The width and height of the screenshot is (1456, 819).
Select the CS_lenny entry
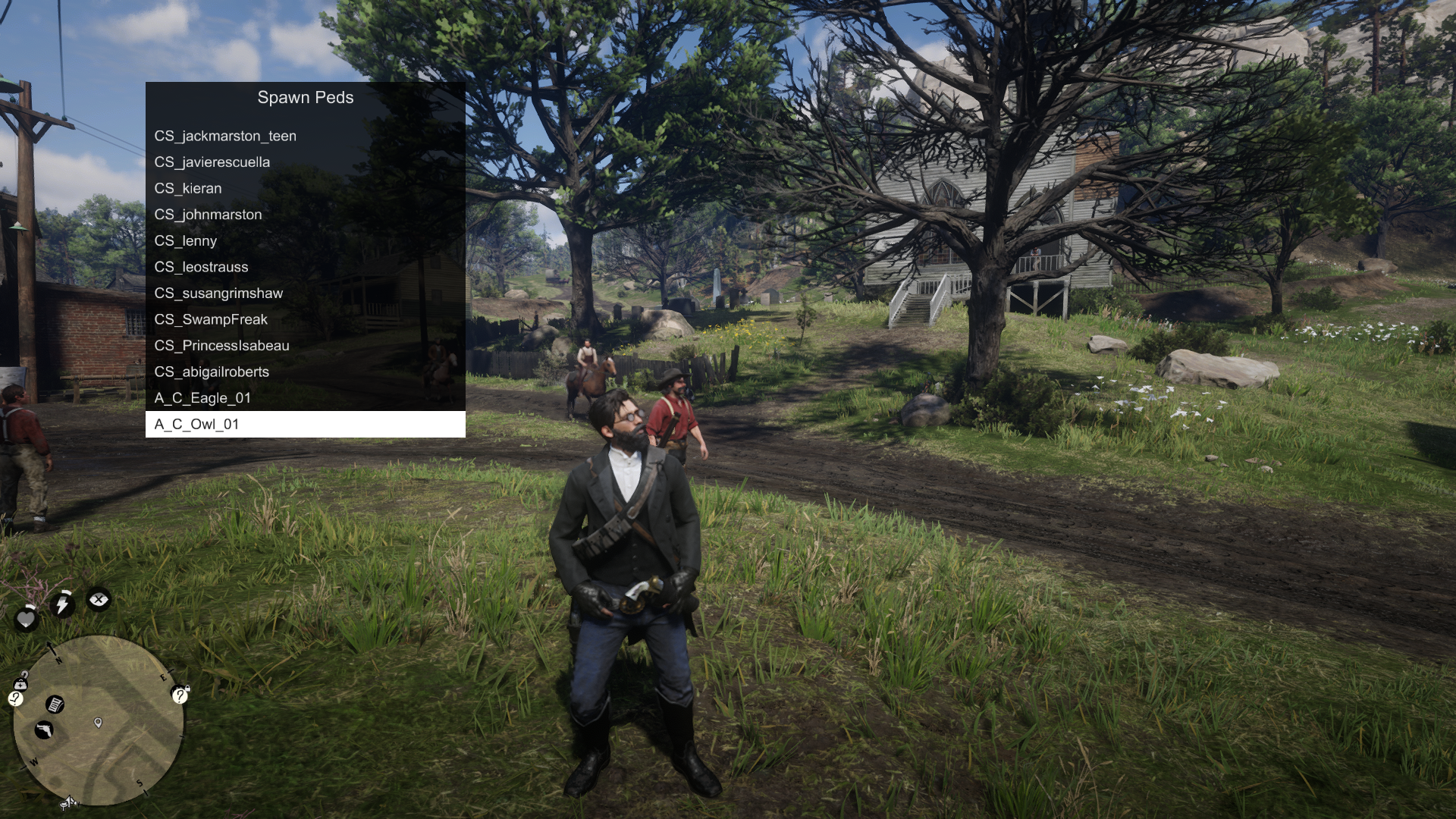tap(305, 240)
